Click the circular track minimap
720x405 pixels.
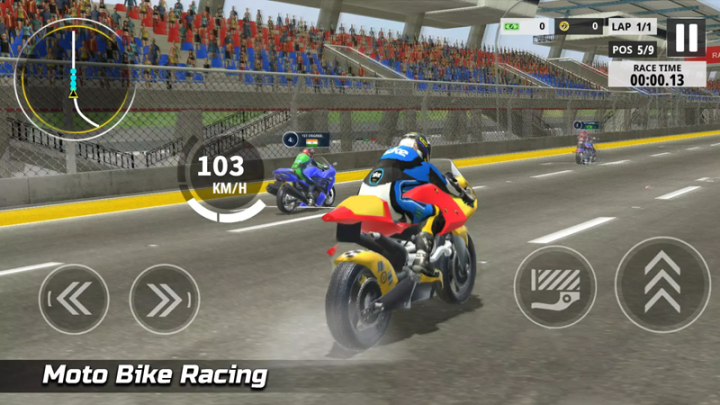[x=74, y=78]
